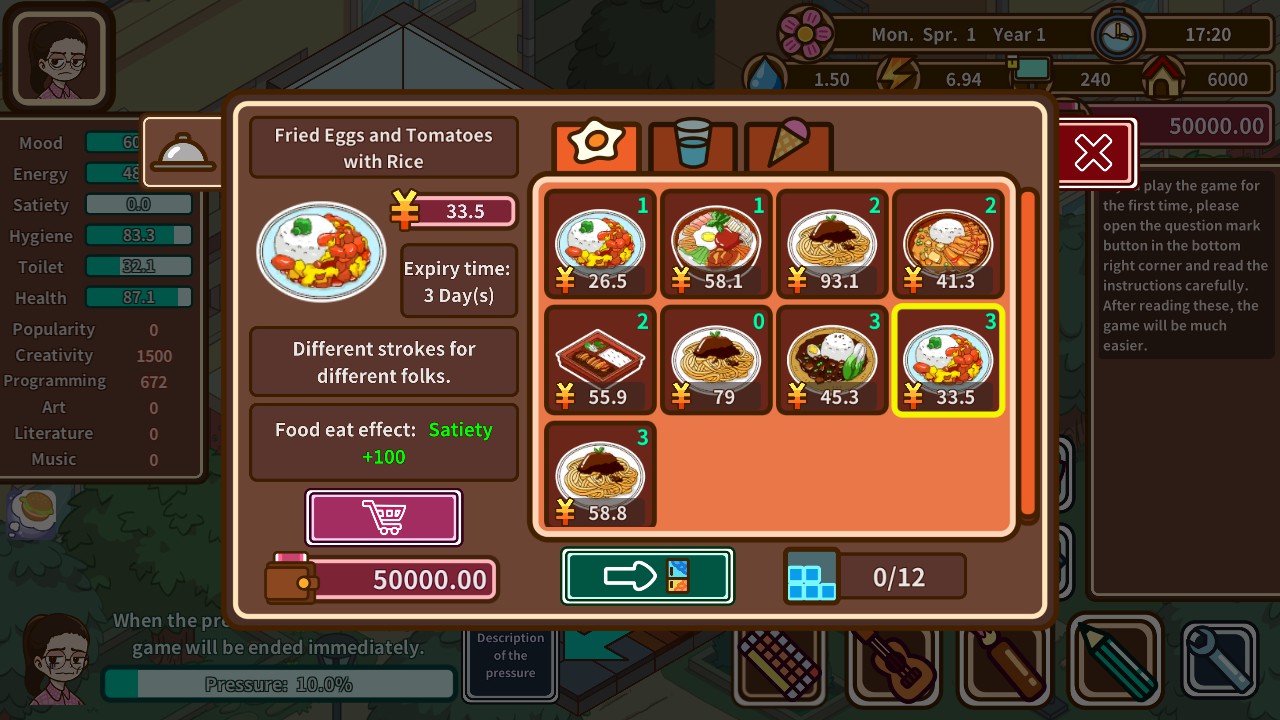
Task: Open the Description of the pressure panel
Action: tap(510, 656)
